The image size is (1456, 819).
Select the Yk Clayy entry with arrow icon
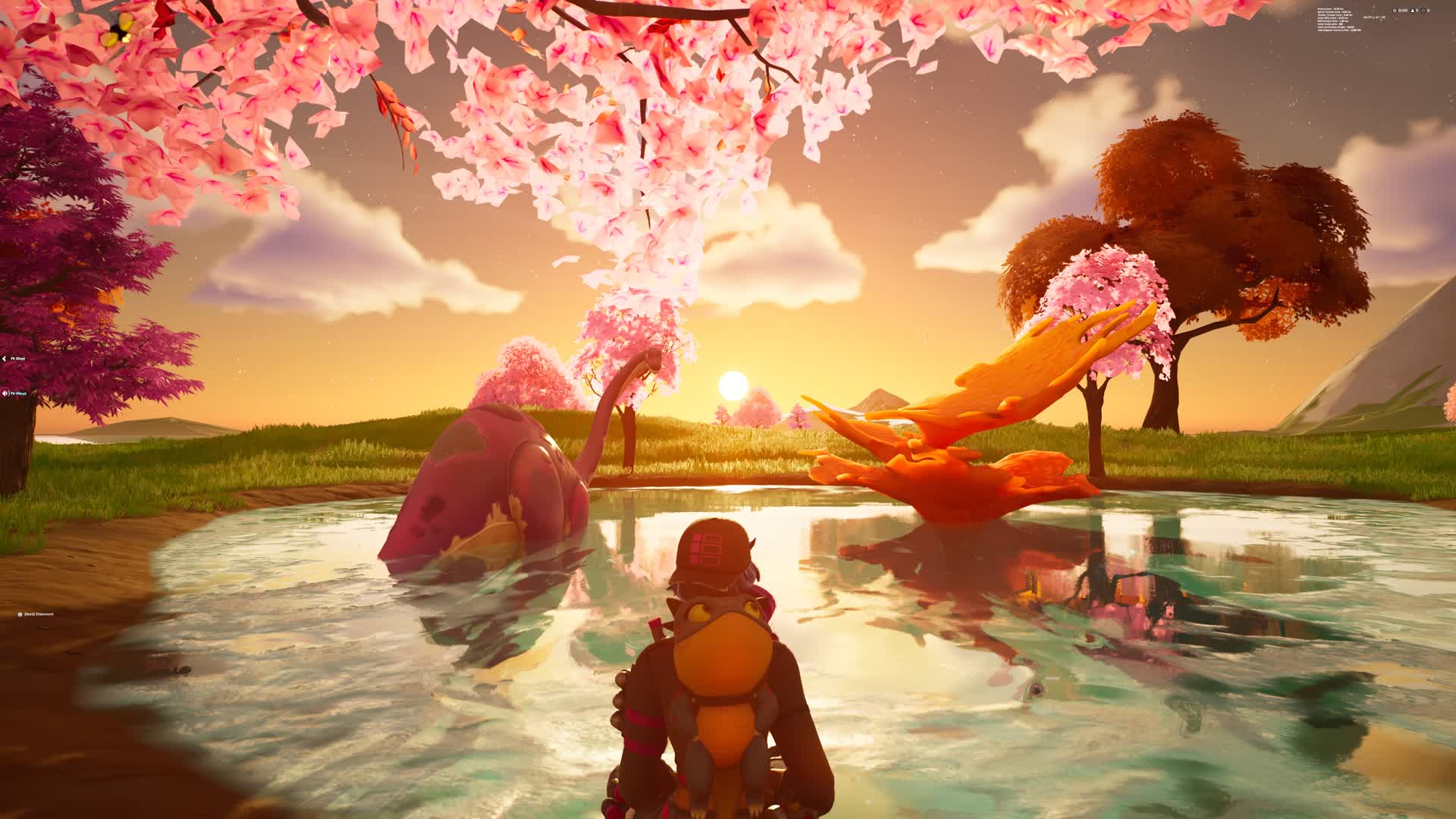click(18, 359)
